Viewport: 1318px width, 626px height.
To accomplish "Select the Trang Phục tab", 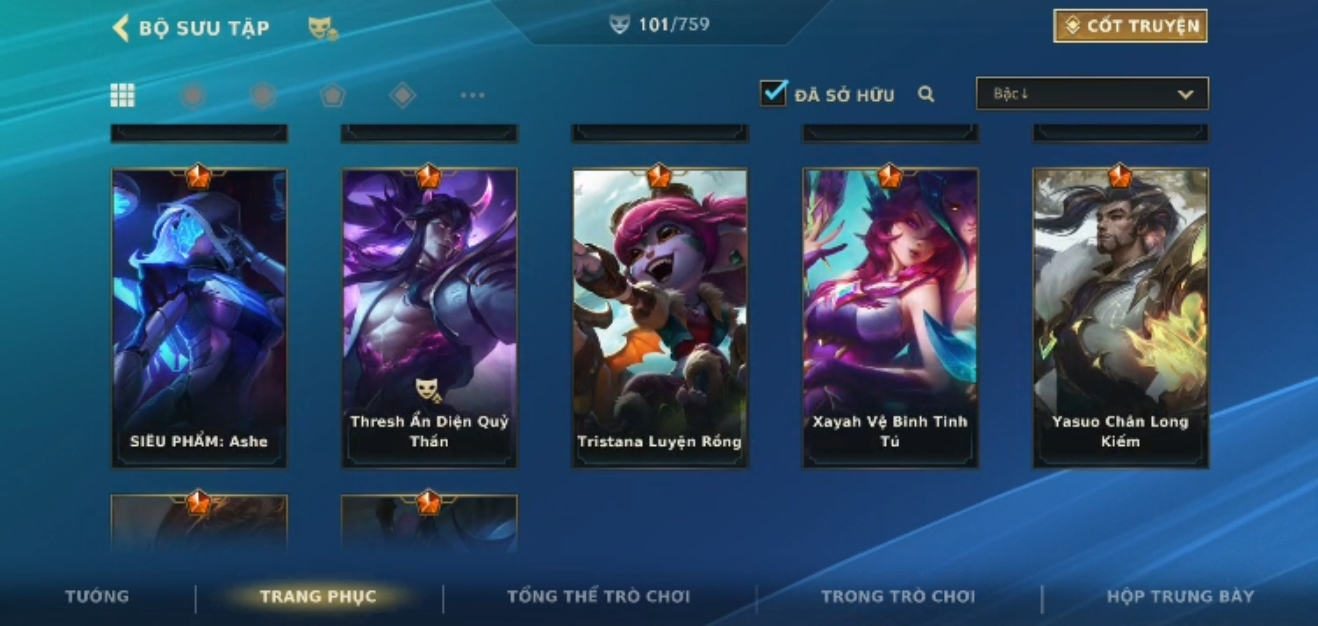I will tap(318, 597).
